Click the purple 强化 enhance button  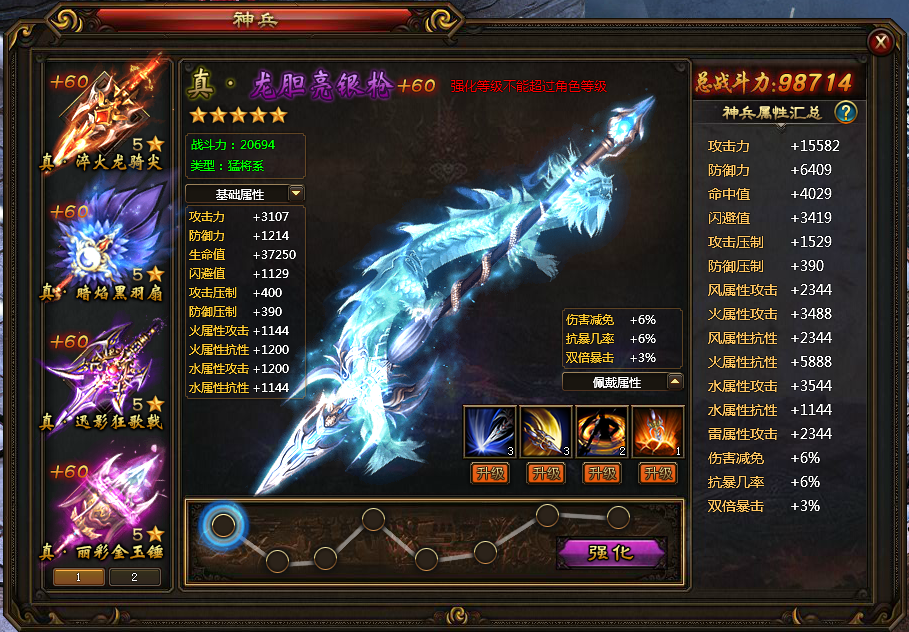610,552
